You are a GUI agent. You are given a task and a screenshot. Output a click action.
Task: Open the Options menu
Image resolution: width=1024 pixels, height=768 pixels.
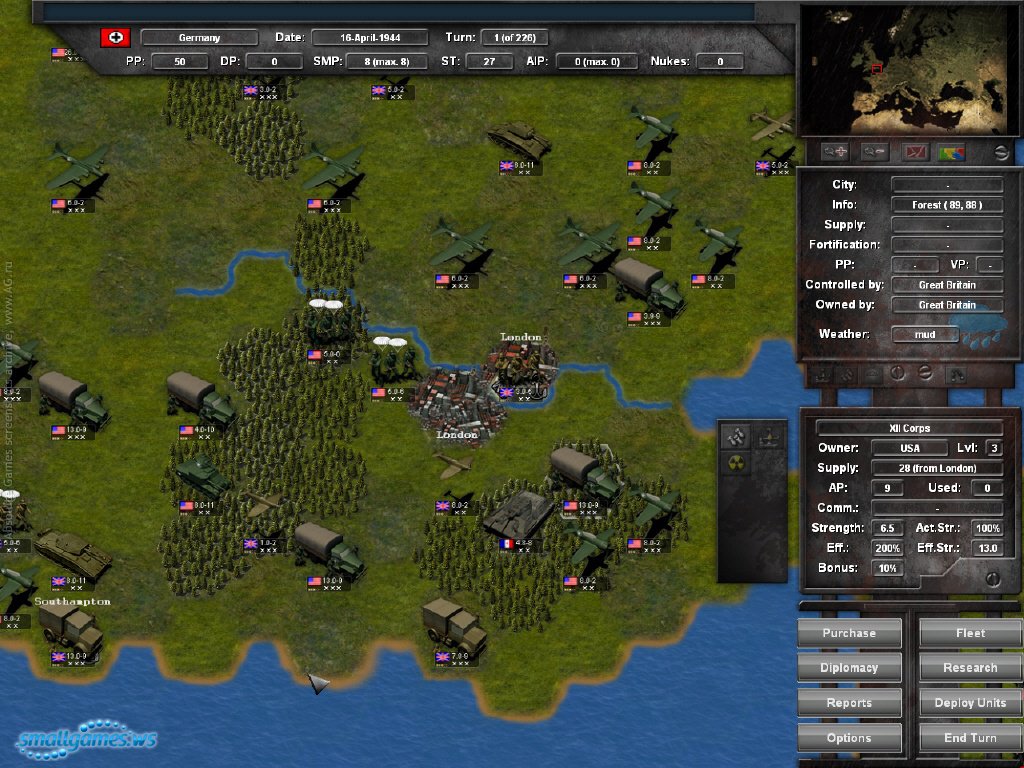pos(849,738)
